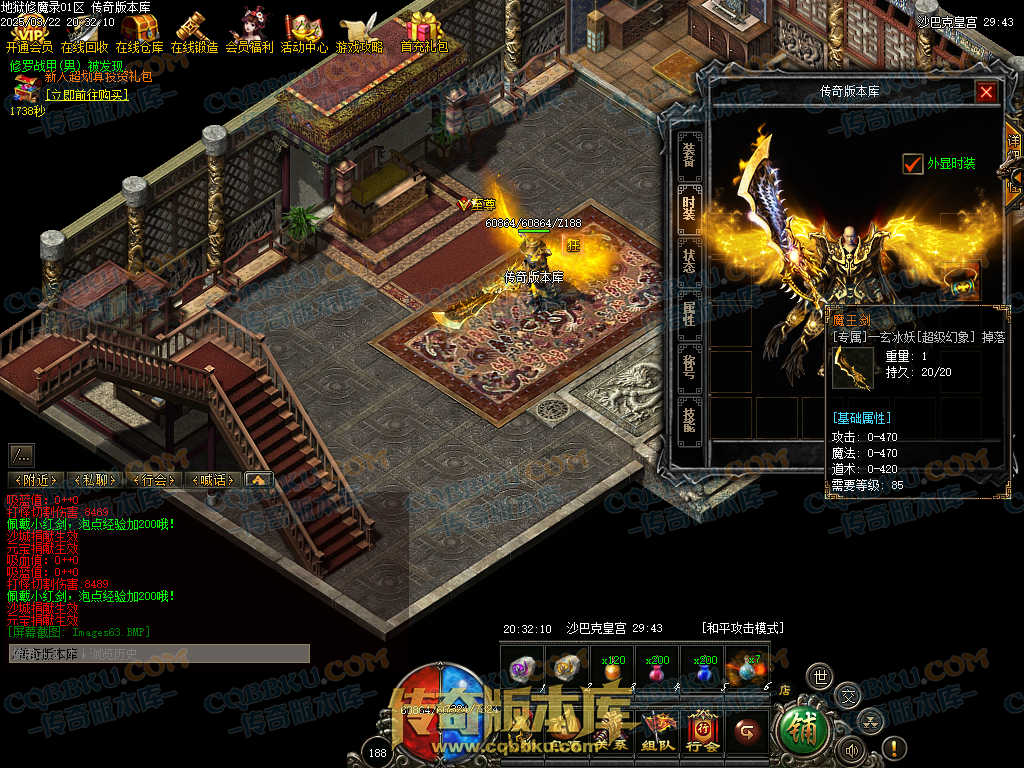Open 在线锻造 hammer forging menu

(195, 32)
